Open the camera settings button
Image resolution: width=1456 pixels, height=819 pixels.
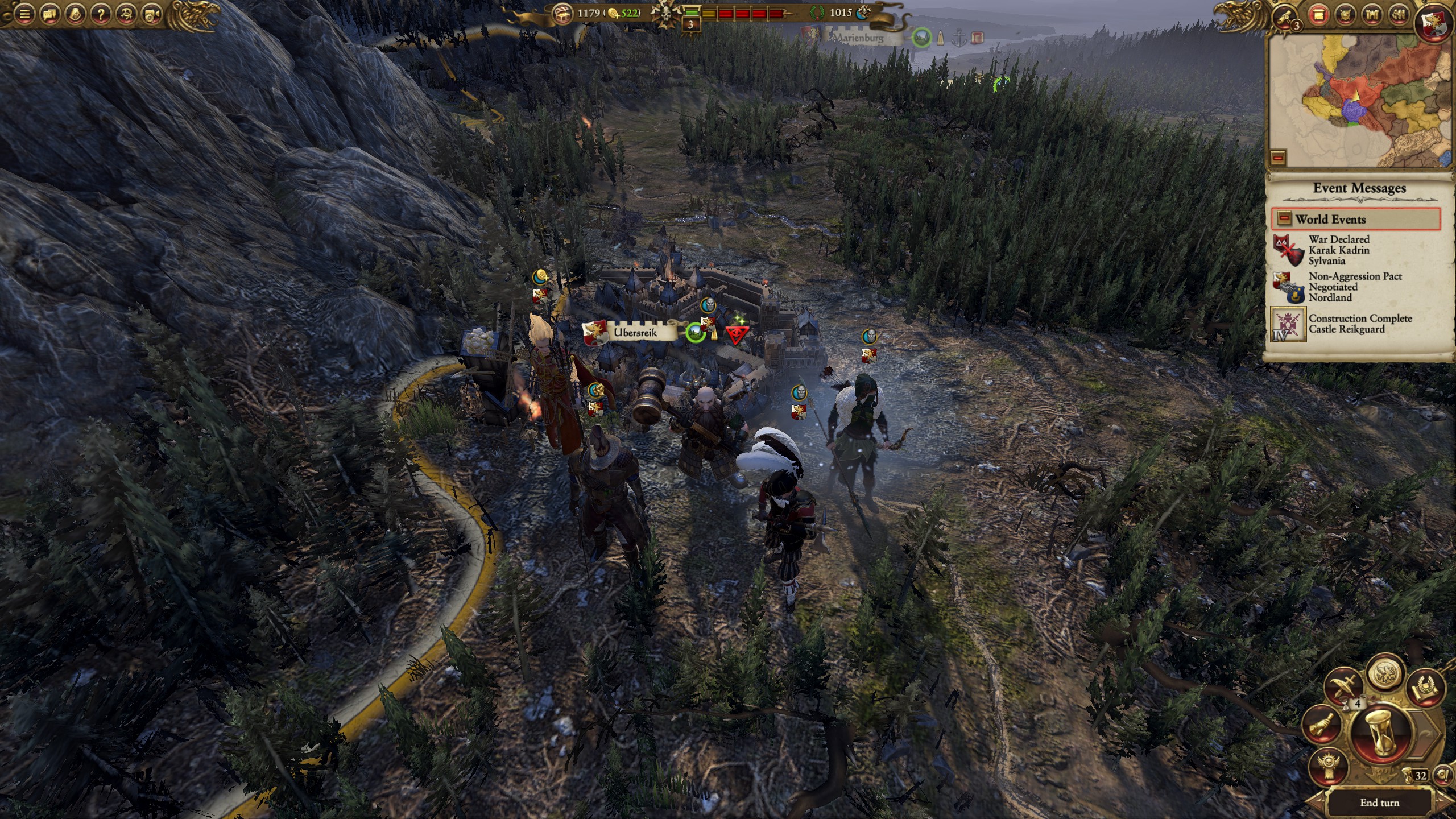[x=152, y=14]
